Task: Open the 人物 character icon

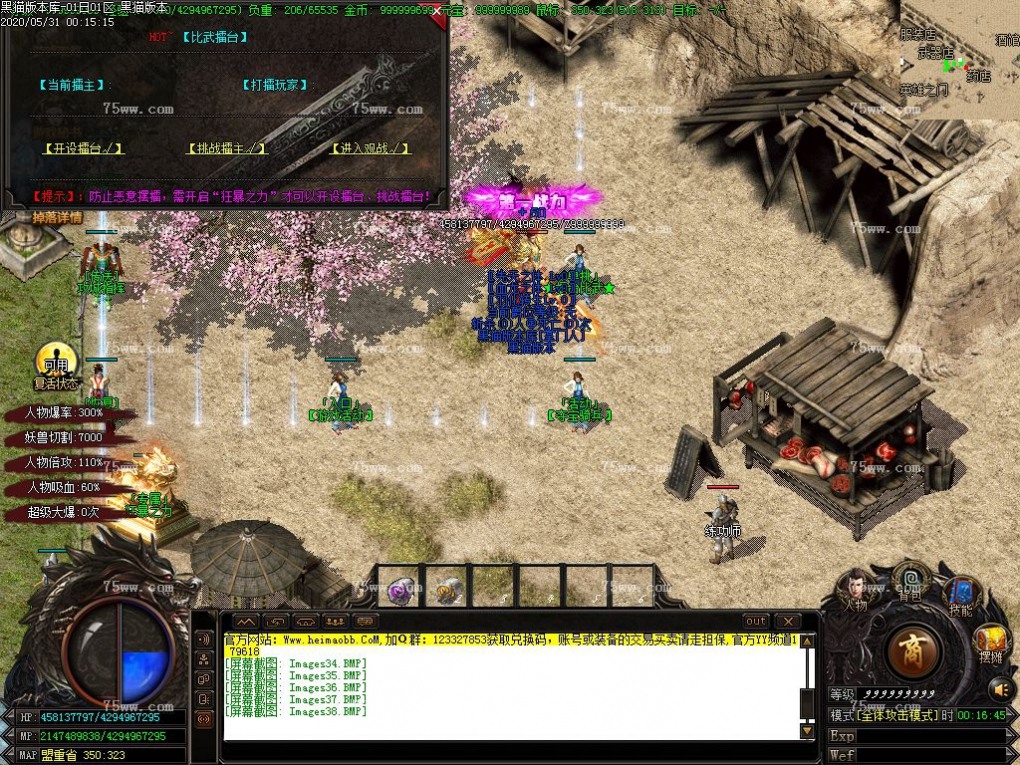Action: coord(855,588)
